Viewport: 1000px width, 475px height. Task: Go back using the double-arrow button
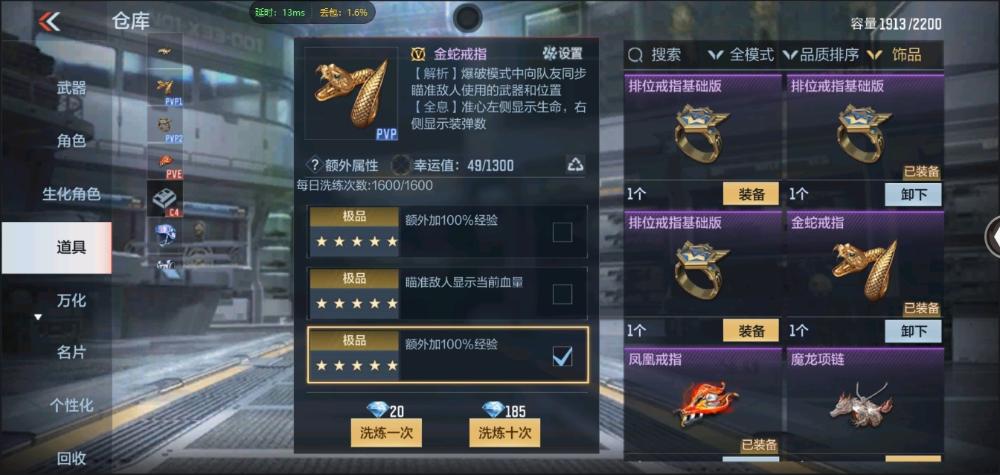49,21
